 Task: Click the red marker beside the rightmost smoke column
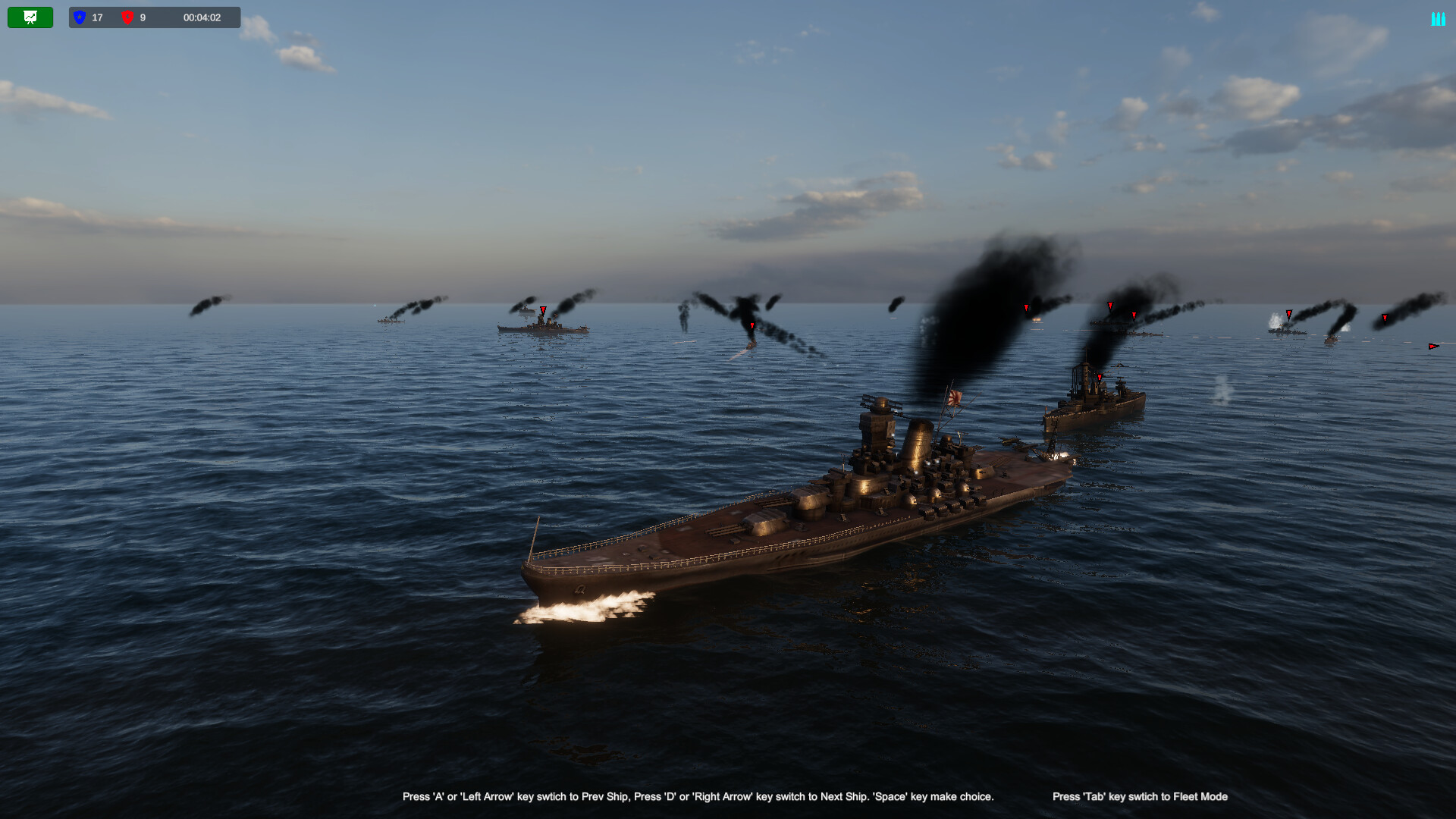point(1288,313)
